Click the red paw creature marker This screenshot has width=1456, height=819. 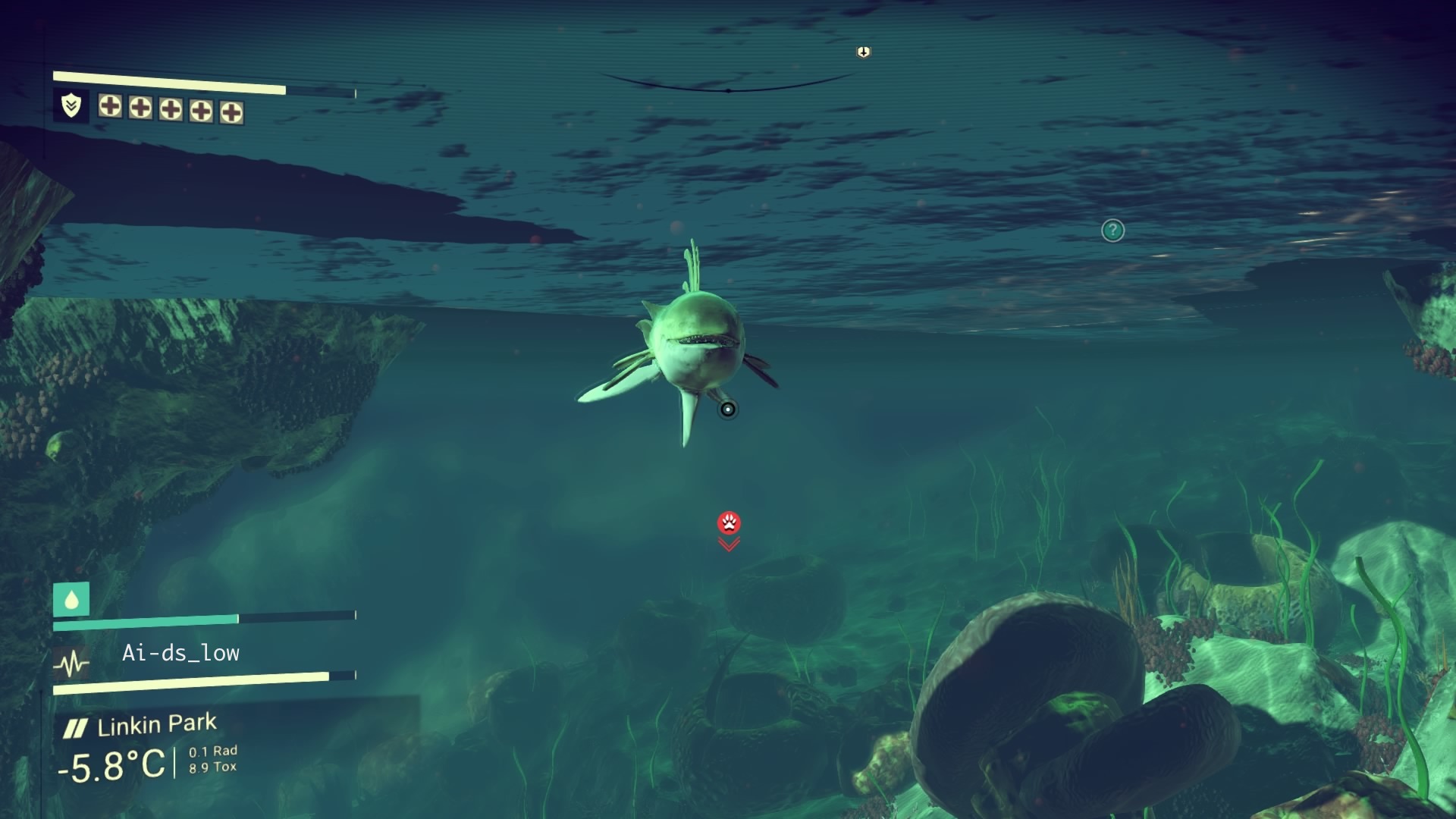(729, 522)
